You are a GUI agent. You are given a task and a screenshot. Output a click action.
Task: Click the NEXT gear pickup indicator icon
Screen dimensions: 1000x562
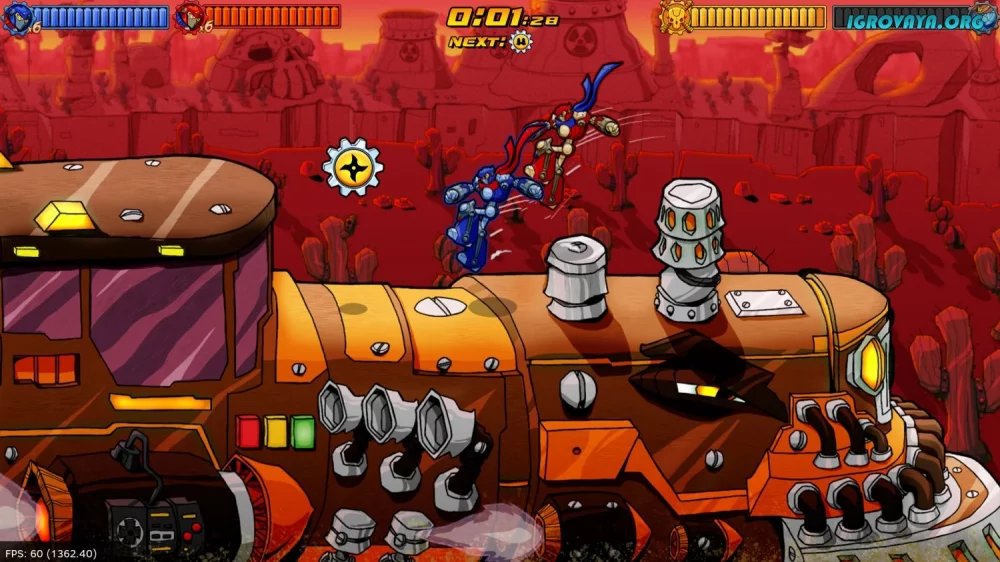click(x=520, y=42)
